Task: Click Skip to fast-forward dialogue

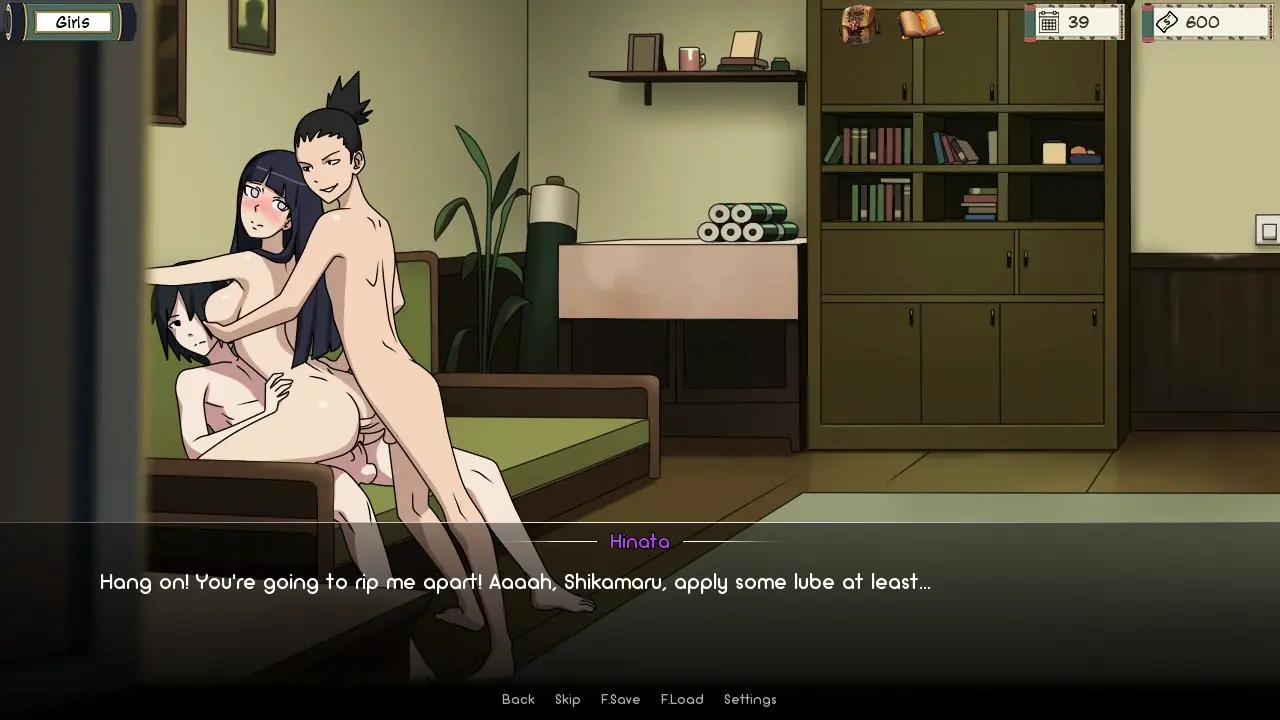Action: coord(567,699)
